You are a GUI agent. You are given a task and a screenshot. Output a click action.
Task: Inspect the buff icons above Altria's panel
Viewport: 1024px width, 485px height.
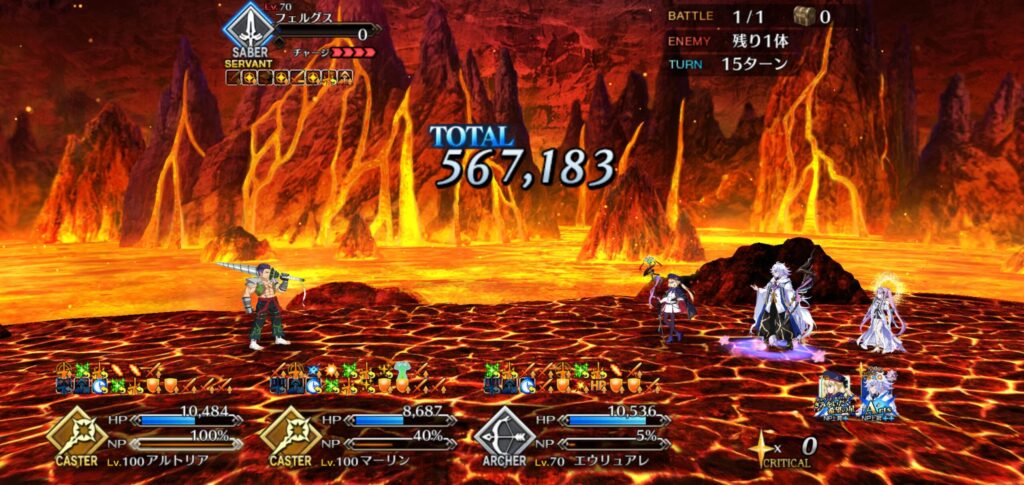point(146,377)
